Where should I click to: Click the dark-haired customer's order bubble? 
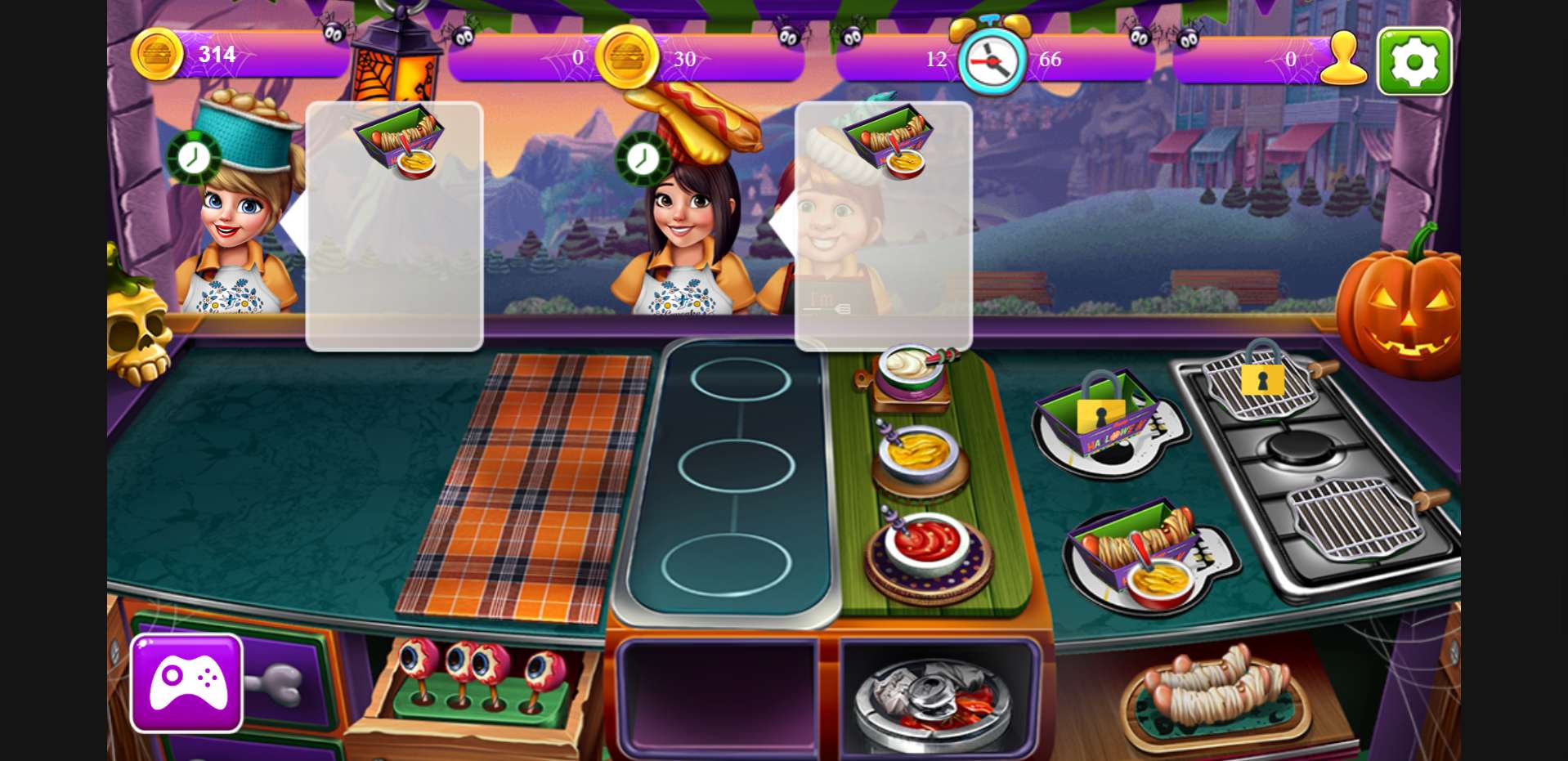point(883,225)
